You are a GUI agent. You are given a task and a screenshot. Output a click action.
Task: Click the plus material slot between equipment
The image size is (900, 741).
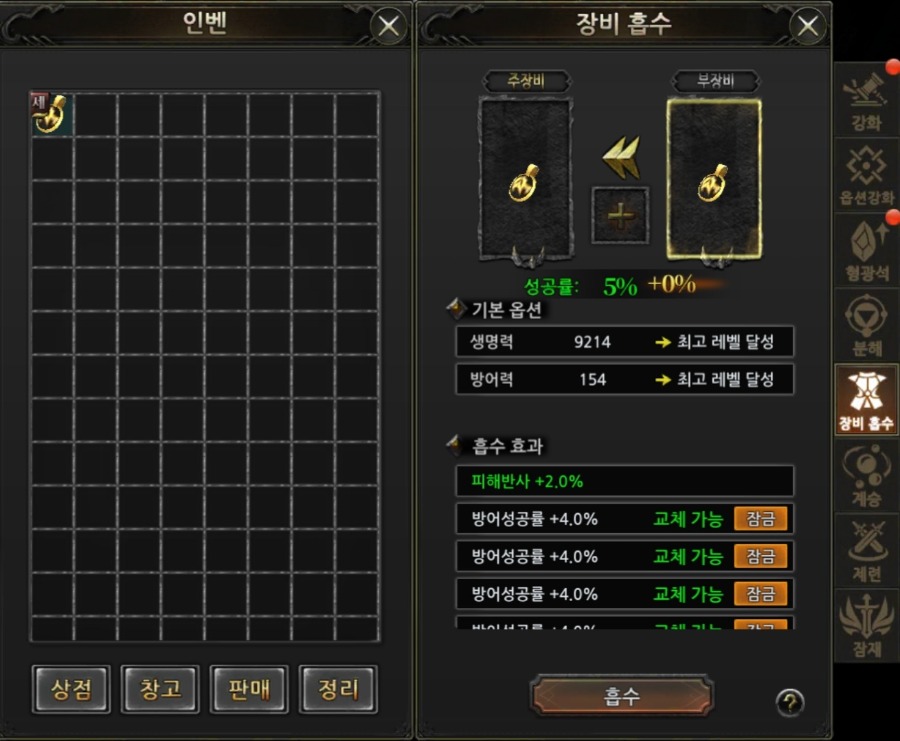tap(620, 215)
